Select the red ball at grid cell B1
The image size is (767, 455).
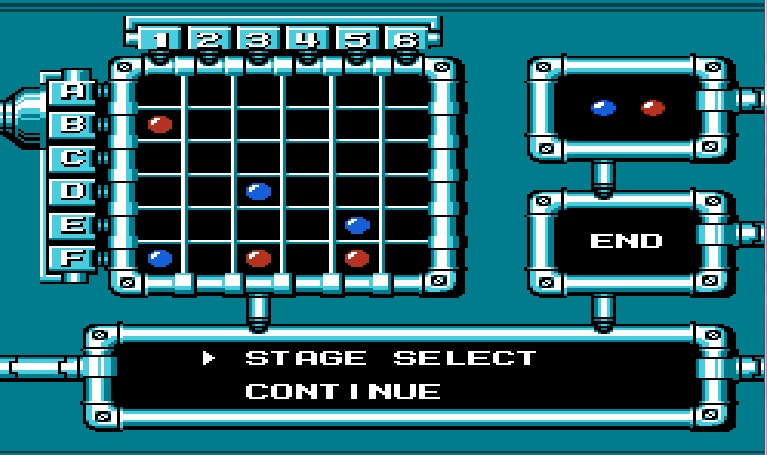click(x=160, y=125)
